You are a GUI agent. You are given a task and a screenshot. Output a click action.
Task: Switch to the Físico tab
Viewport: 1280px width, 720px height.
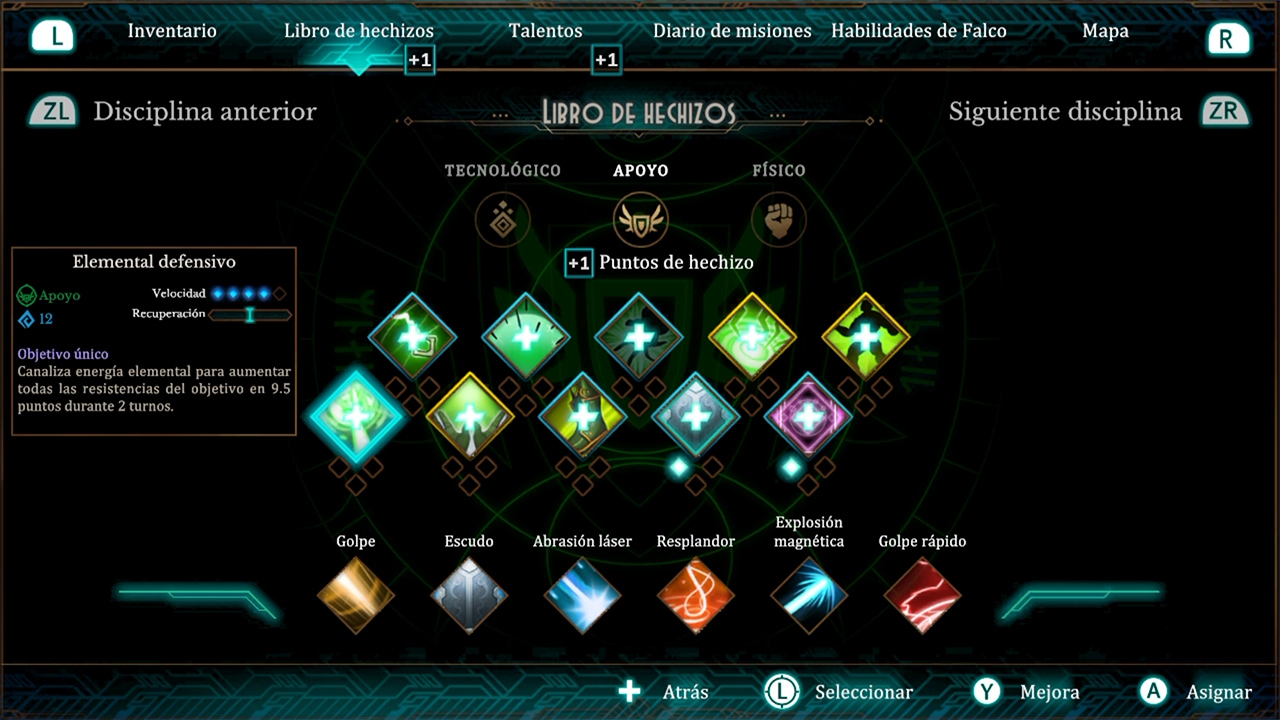click(x=779, y=170)
